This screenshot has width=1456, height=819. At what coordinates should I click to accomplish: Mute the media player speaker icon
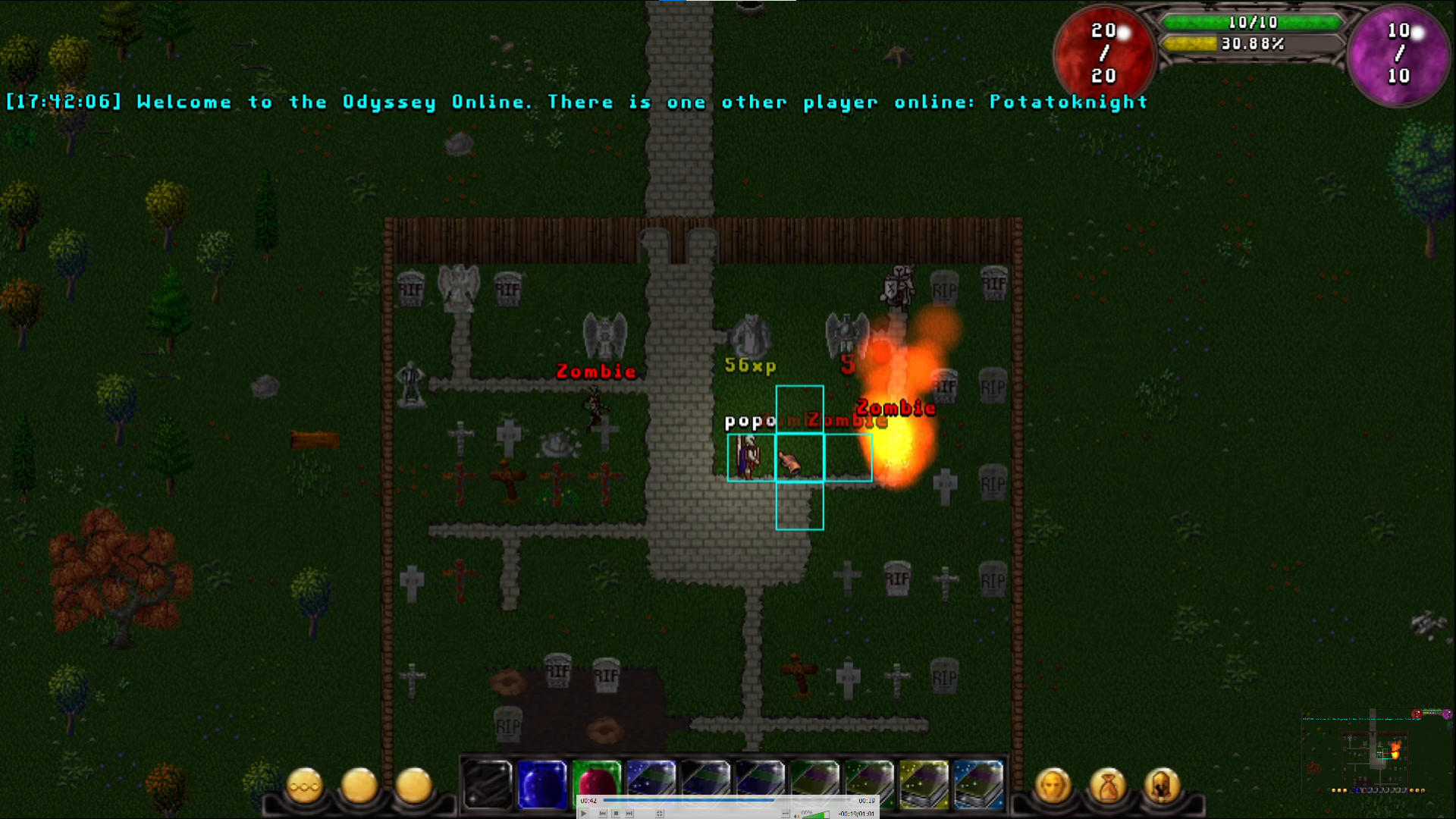tap(798, 814)
